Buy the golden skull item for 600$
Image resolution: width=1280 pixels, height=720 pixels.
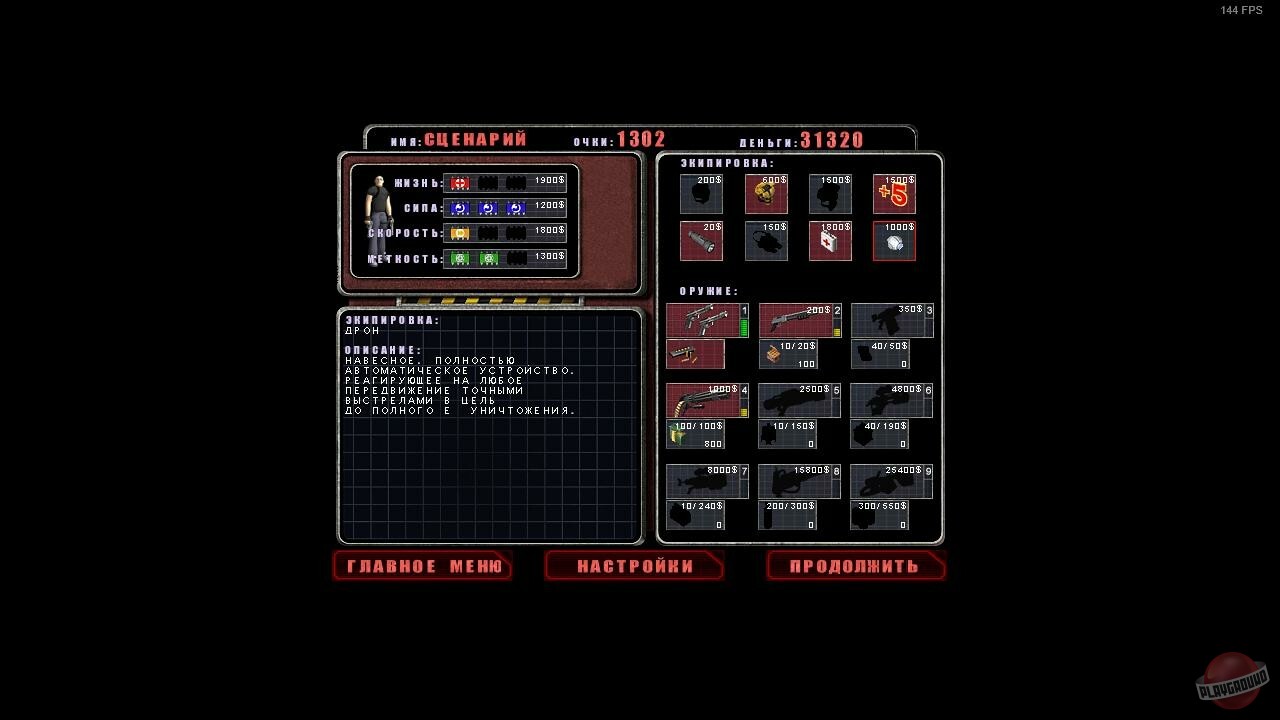[765, 194]
